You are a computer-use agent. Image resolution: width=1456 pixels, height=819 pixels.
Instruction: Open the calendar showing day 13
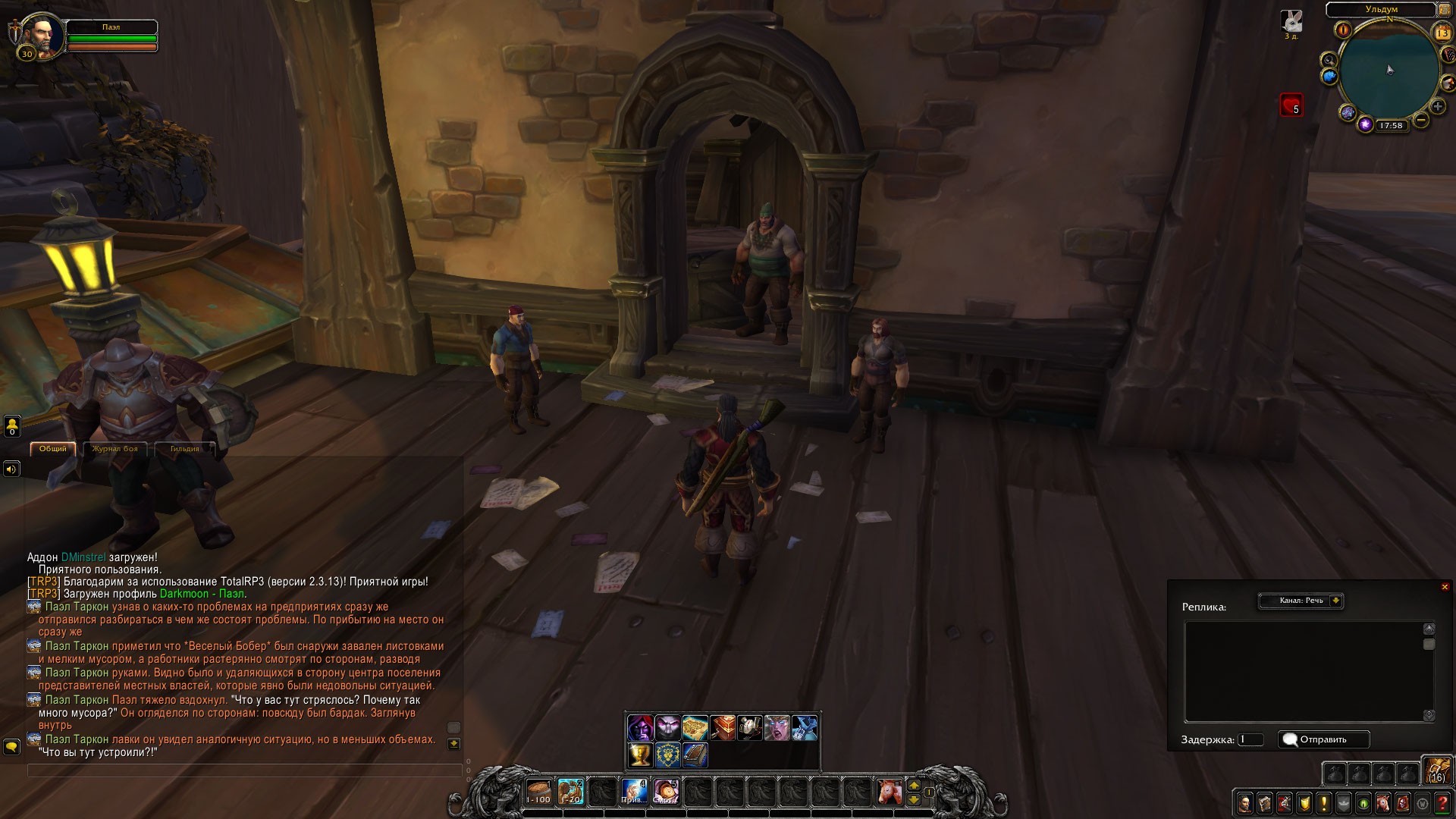pos(1442,33)
